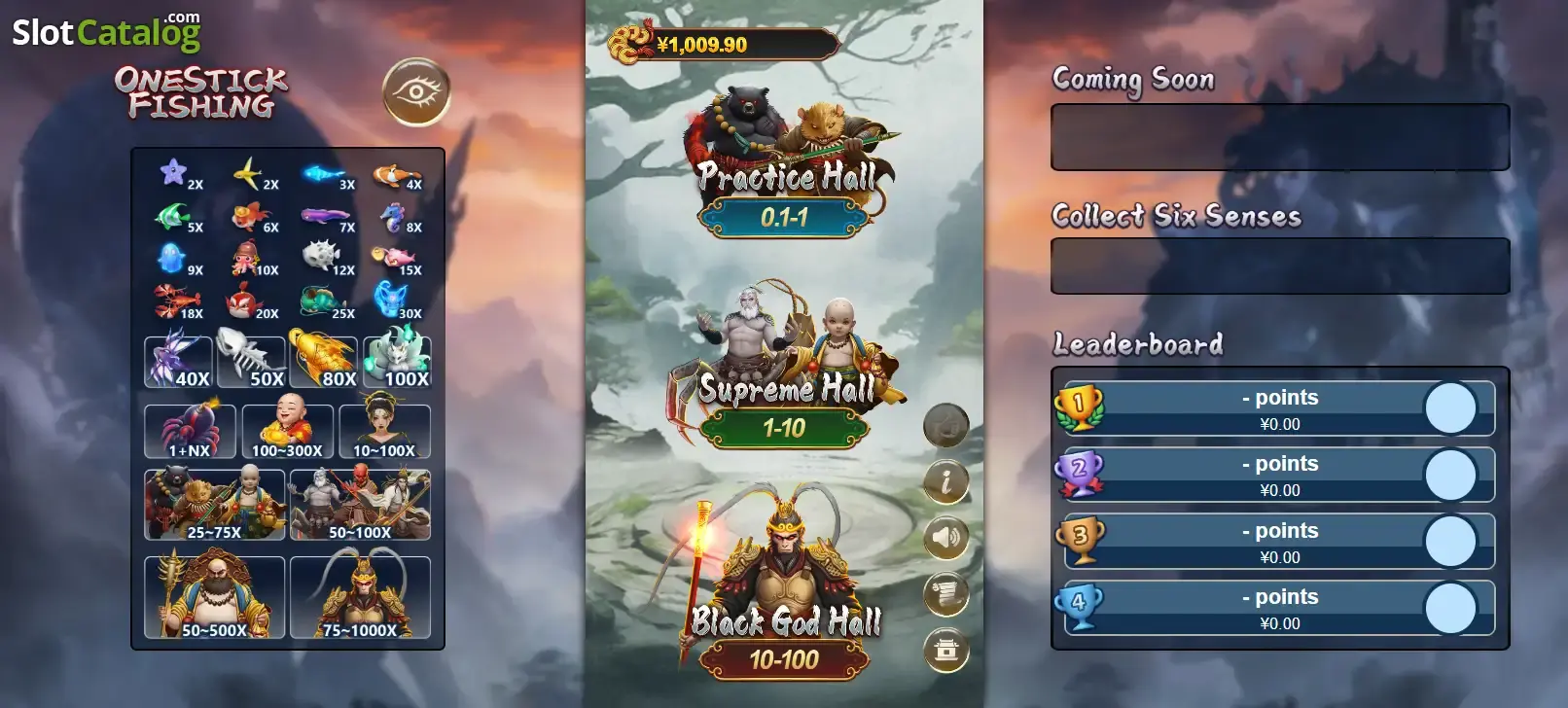Open the info panel via the i icon
1568x708 pixels.
tap(944, 481)
